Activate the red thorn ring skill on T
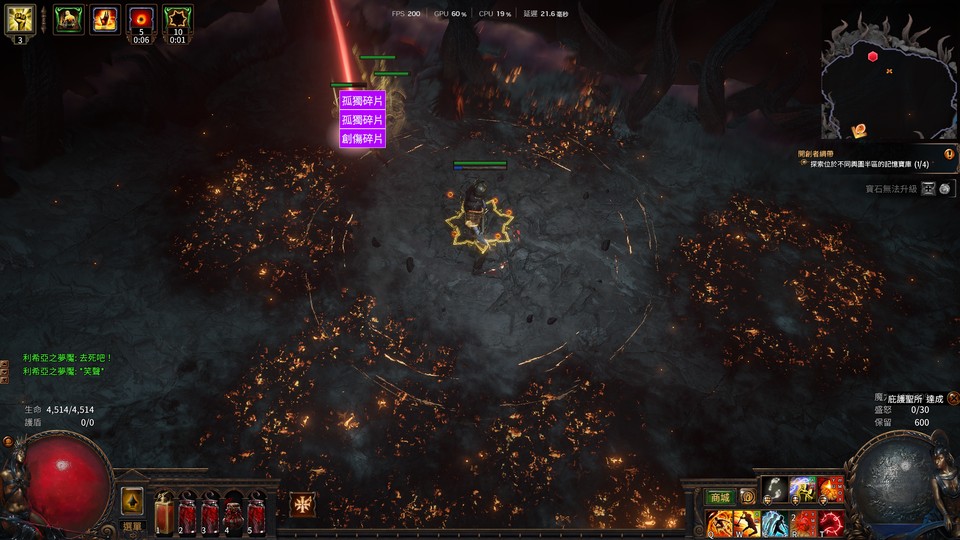Image resolution: width=960 pixels, height=540 pixels. point(831,523)
